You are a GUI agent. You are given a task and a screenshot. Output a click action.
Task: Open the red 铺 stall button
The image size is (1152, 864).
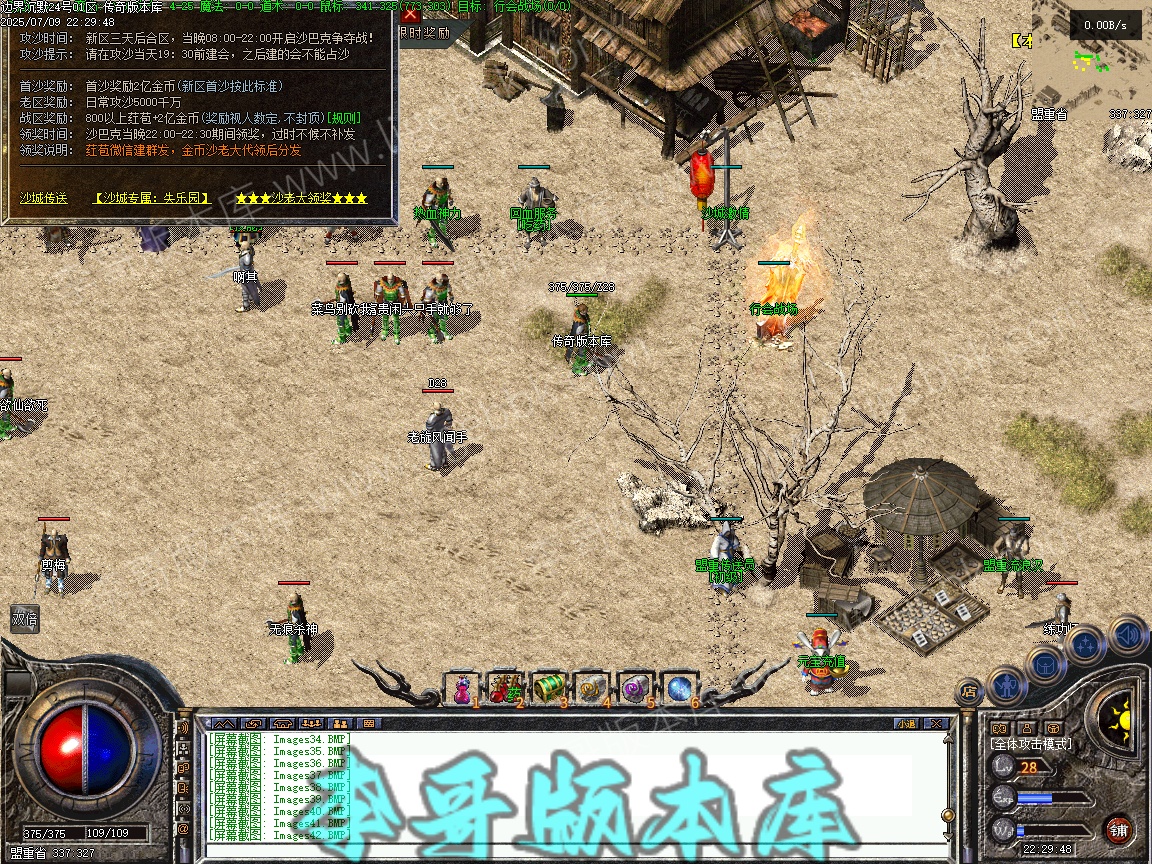(x=1119, y=829)
